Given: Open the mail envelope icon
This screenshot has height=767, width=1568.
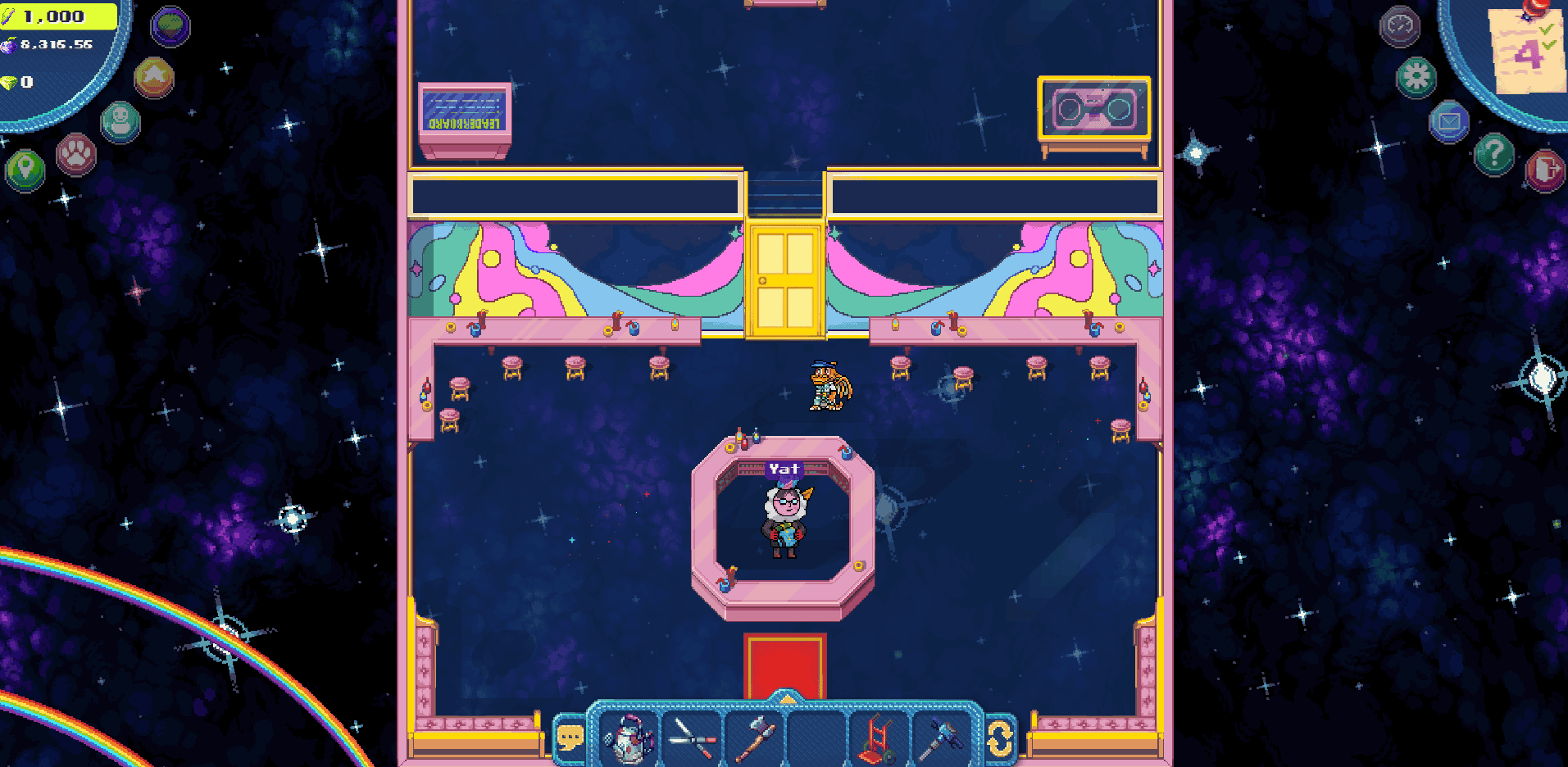Looking at the screenshot, I should 1450,121.
